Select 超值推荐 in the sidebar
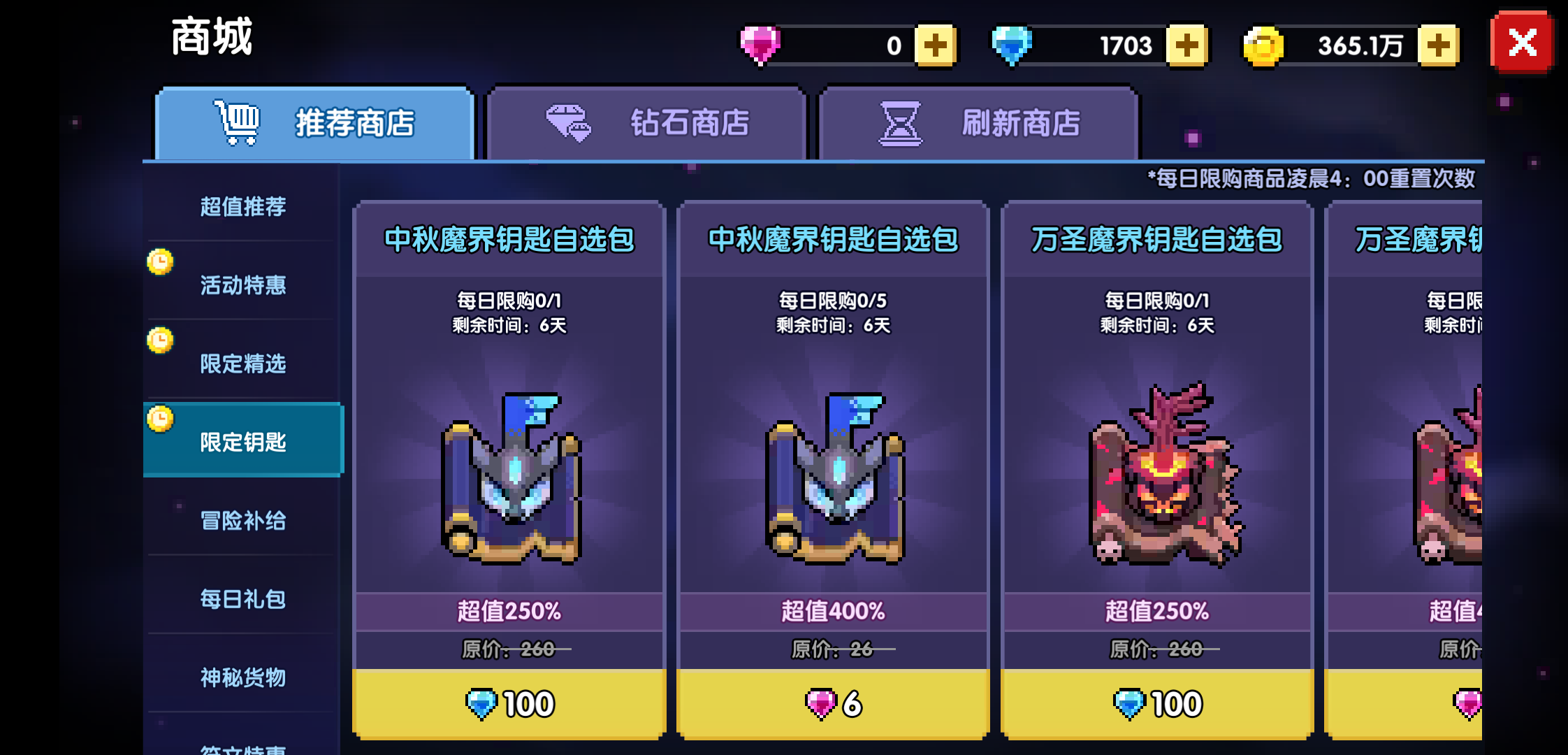 (x=242, y=206)
